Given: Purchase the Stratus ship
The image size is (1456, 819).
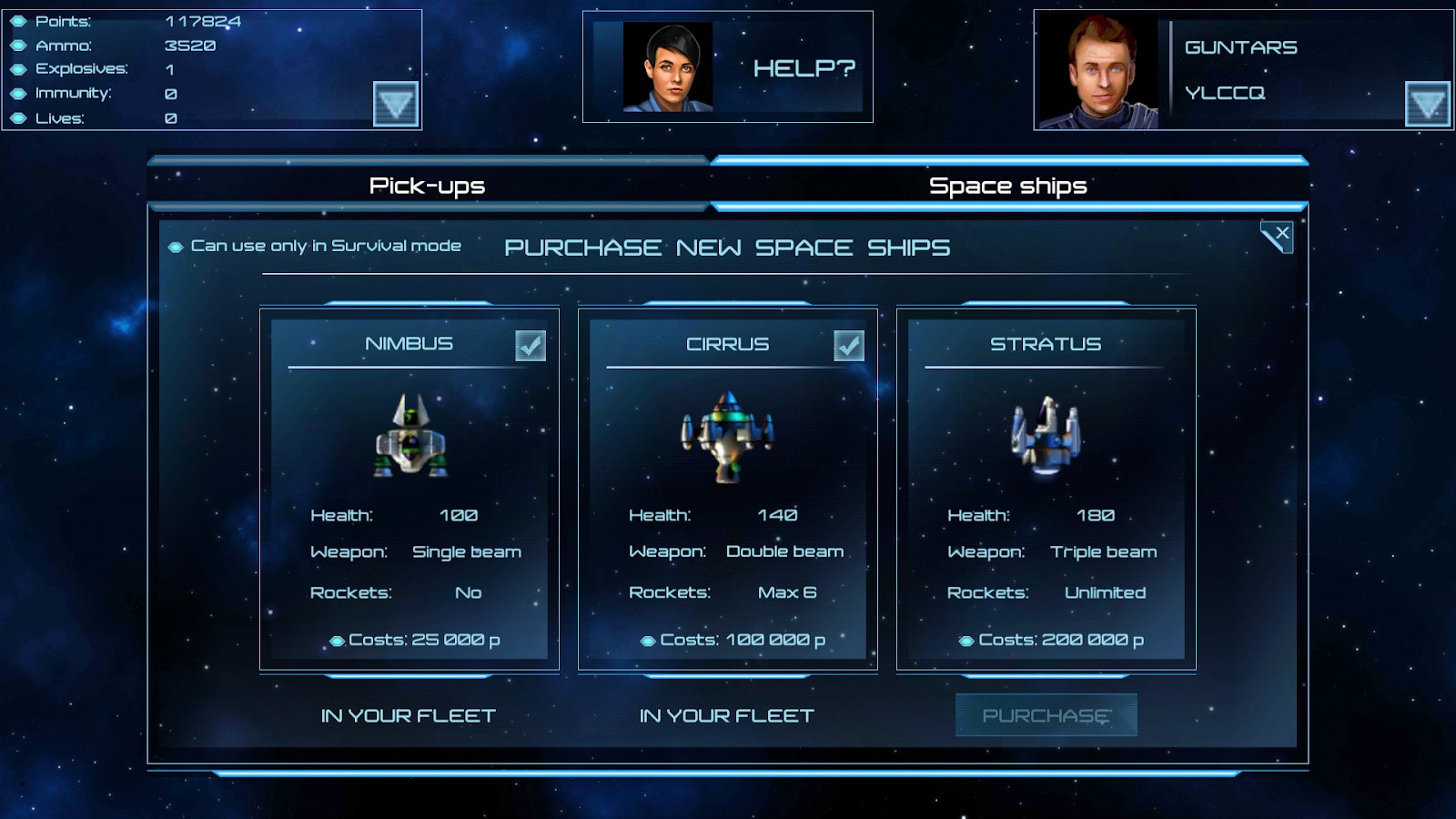Looking at the screenshot, I should (1046, 715).
